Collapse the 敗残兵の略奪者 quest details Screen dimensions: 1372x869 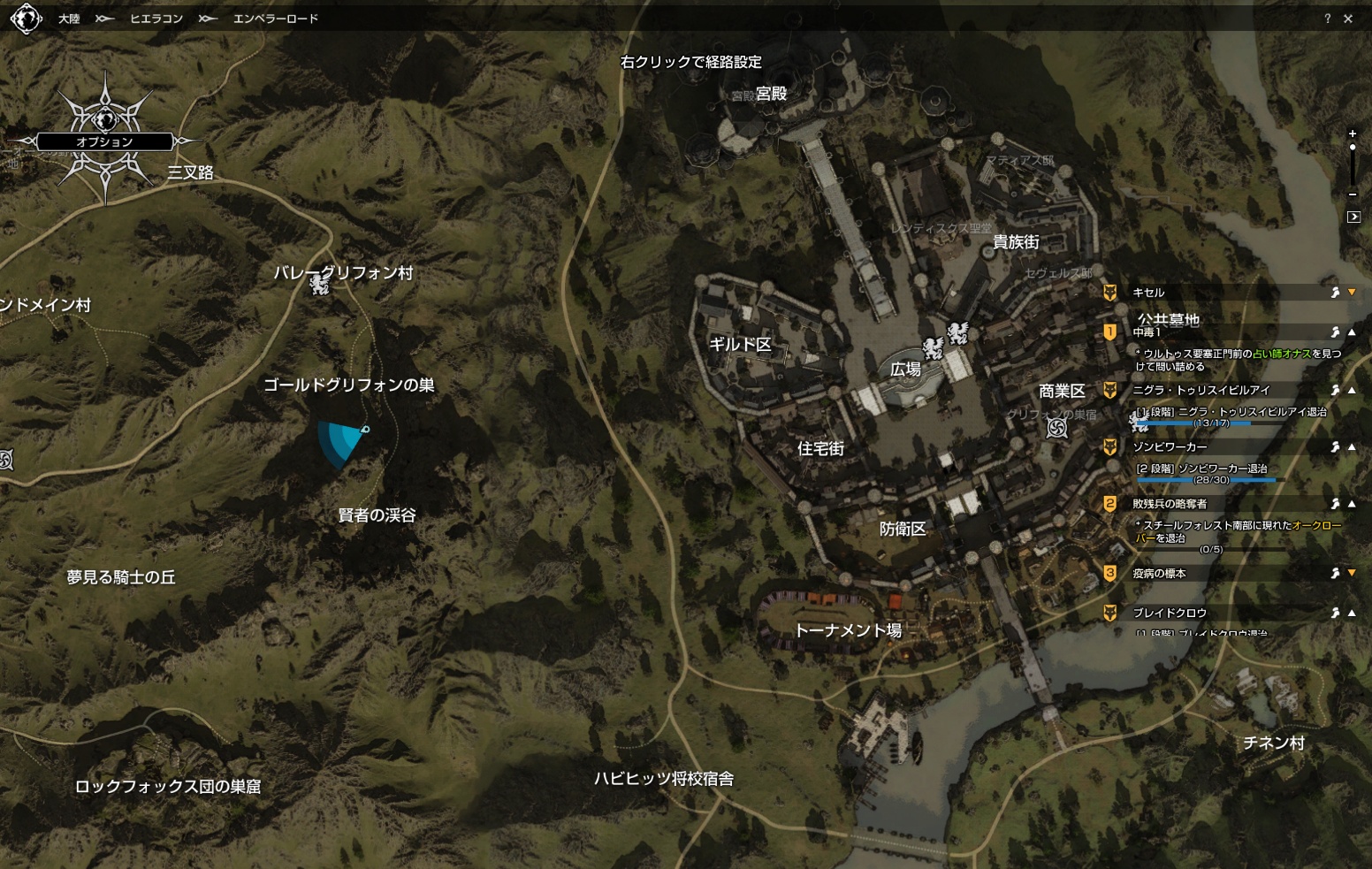tap(1352, 504)
